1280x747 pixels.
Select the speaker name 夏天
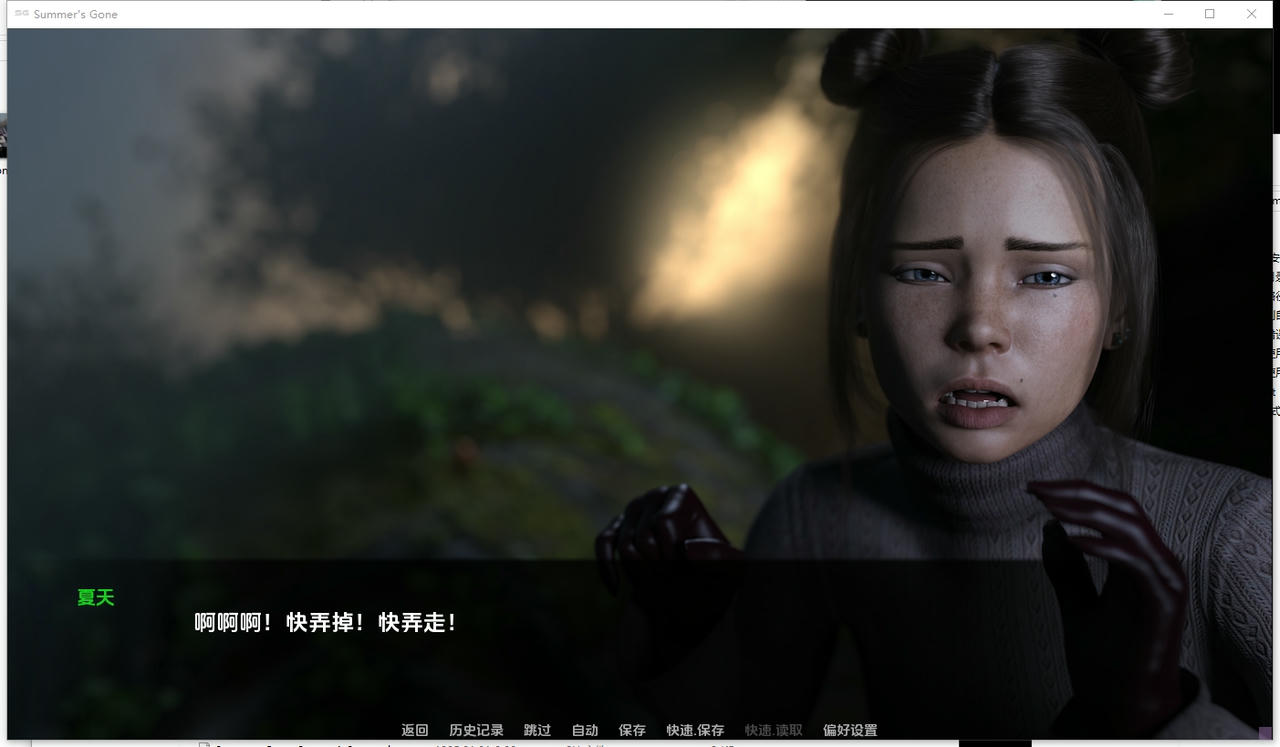95,597
